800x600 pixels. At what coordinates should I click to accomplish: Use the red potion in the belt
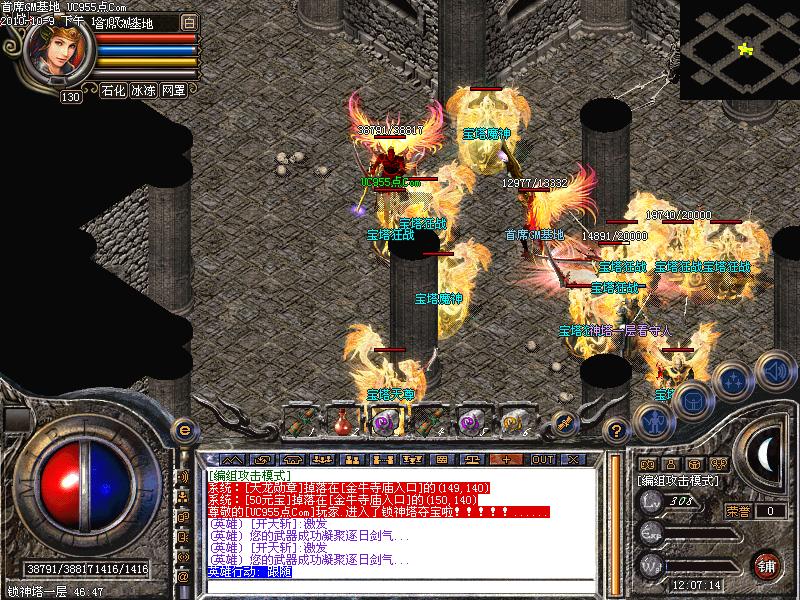(x=343, y=421)
